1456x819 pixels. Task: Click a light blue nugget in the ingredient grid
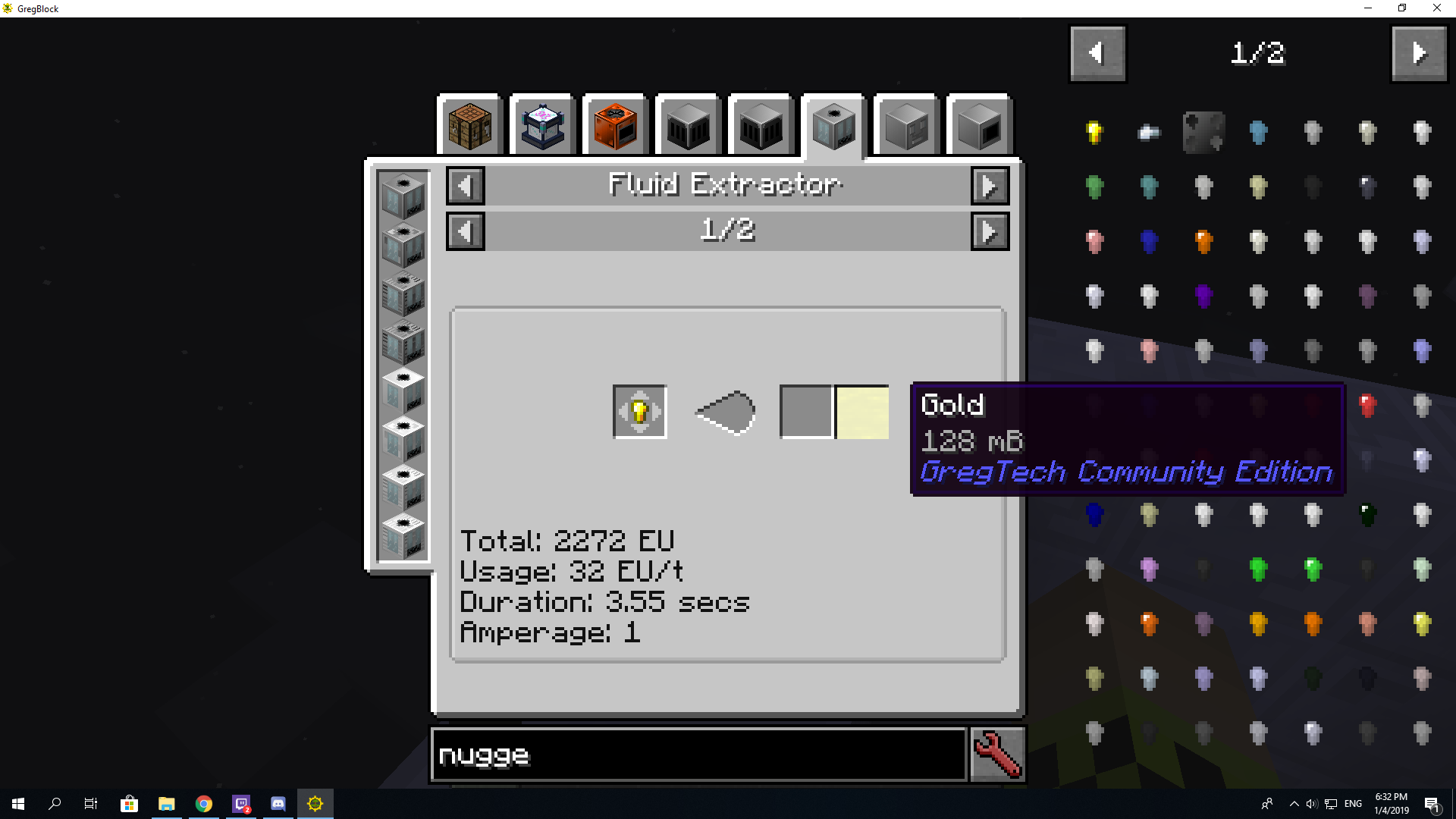pyautogui.click(x=1258, y=132)
